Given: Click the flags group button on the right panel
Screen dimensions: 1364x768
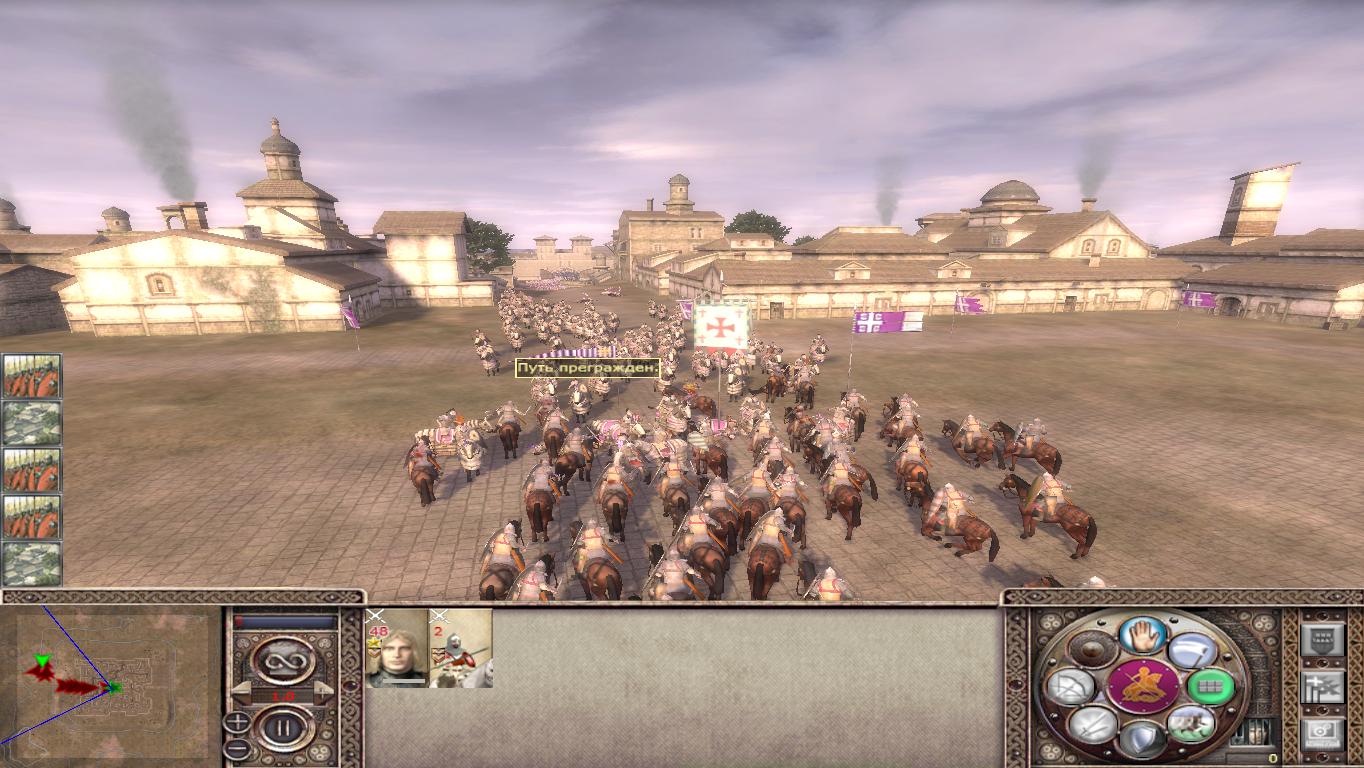Looking at the screenshot, I should point(1321,687).
